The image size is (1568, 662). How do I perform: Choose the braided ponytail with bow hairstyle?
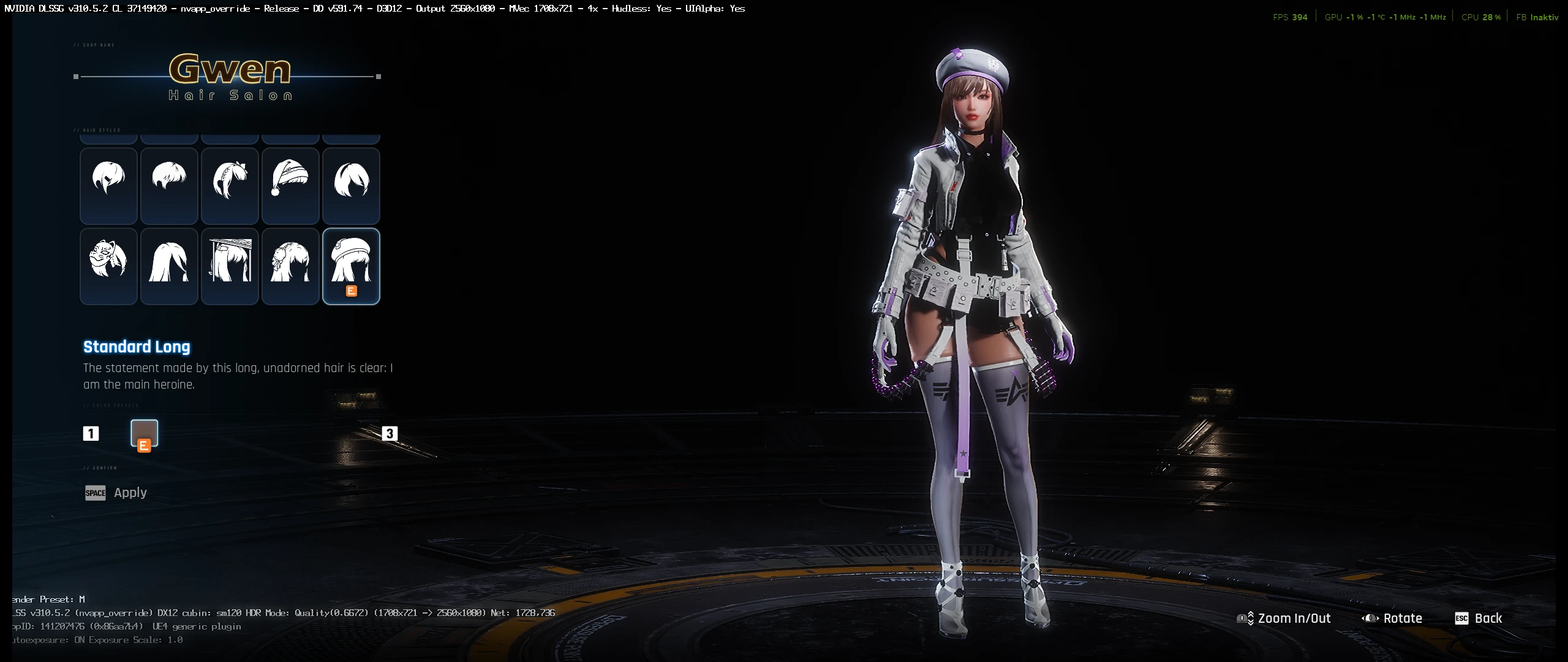(230, 185)
